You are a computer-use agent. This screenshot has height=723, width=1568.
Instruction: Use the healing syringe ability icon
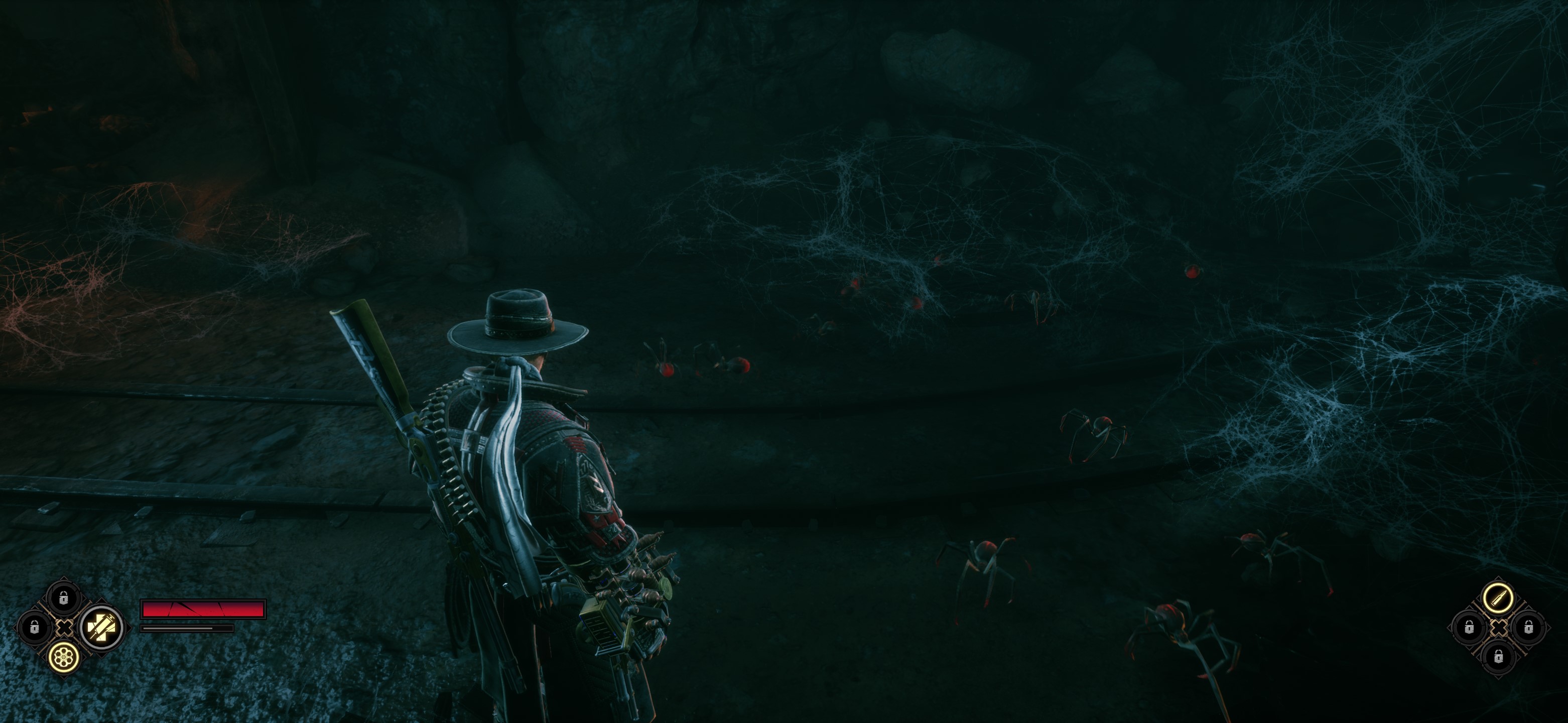tap(101, 627)
